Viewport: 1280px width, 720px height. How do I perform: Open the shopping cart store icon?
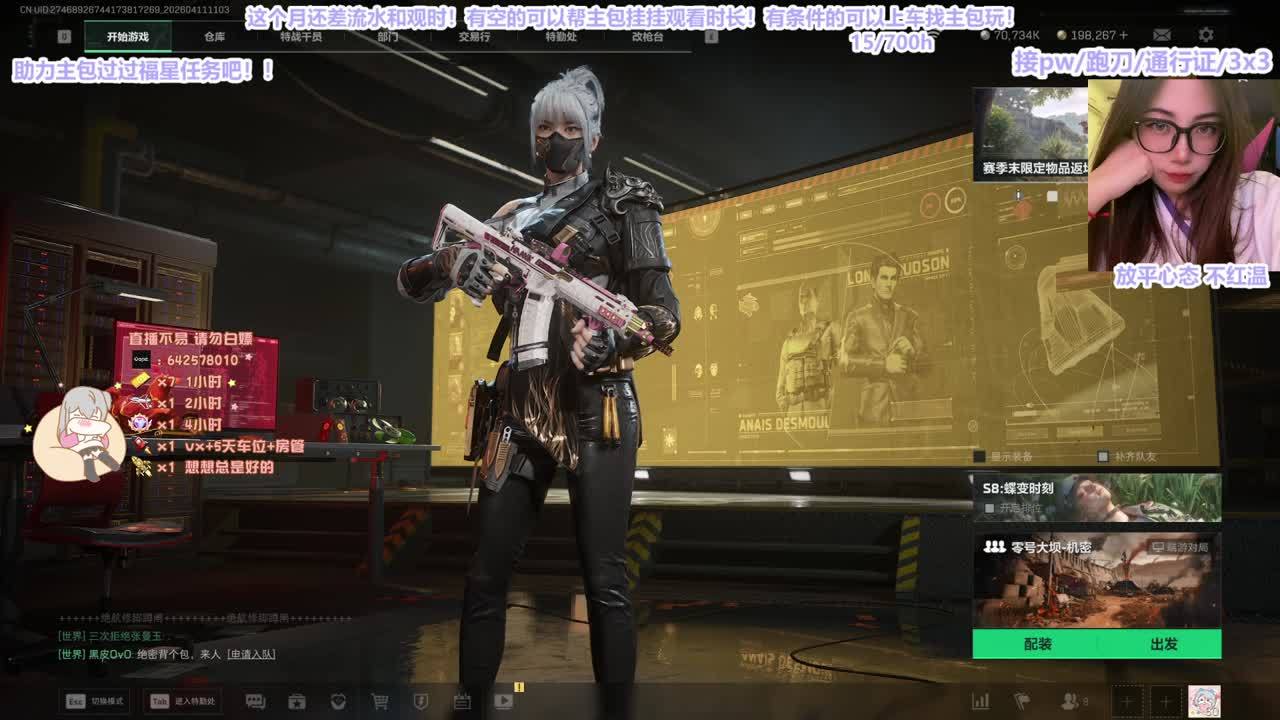[380, 701]
